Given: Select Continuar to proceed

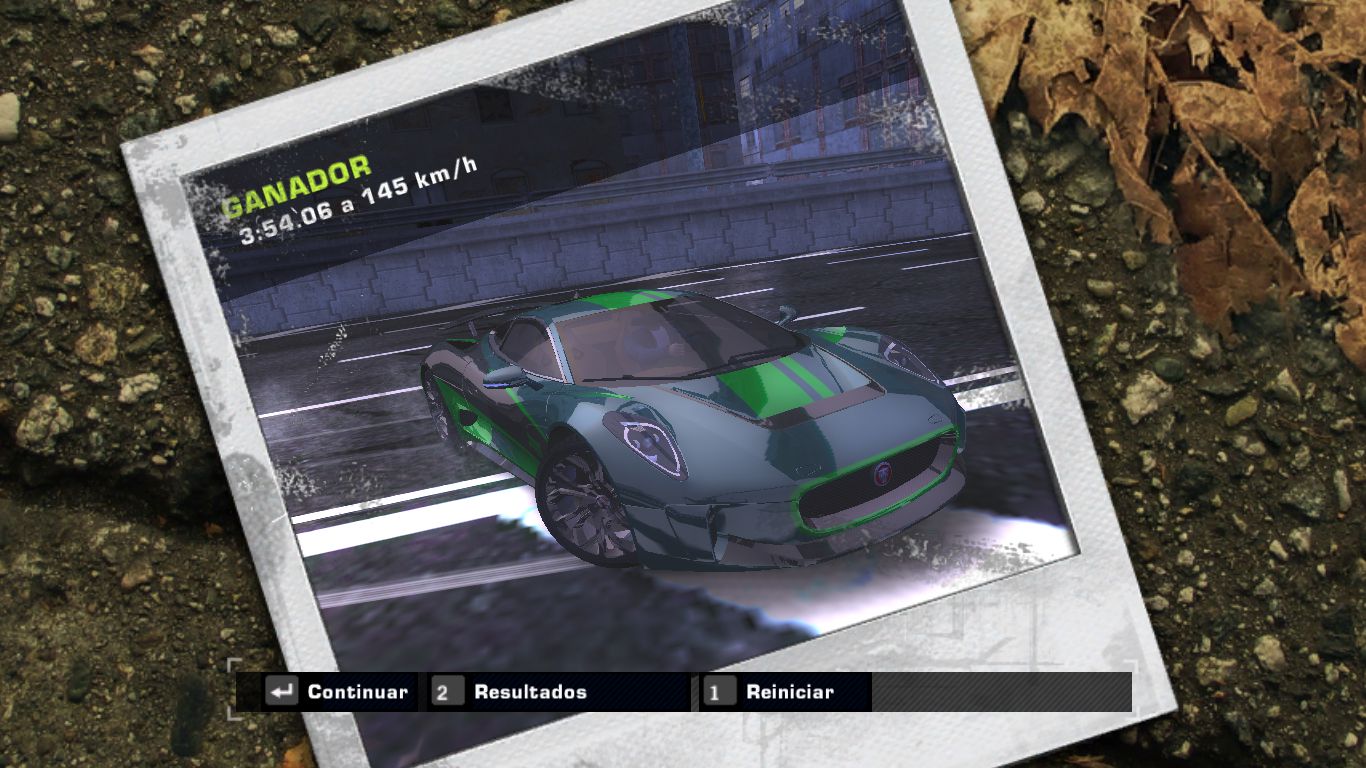Looking at the screenshot, I should coord(339,692).
